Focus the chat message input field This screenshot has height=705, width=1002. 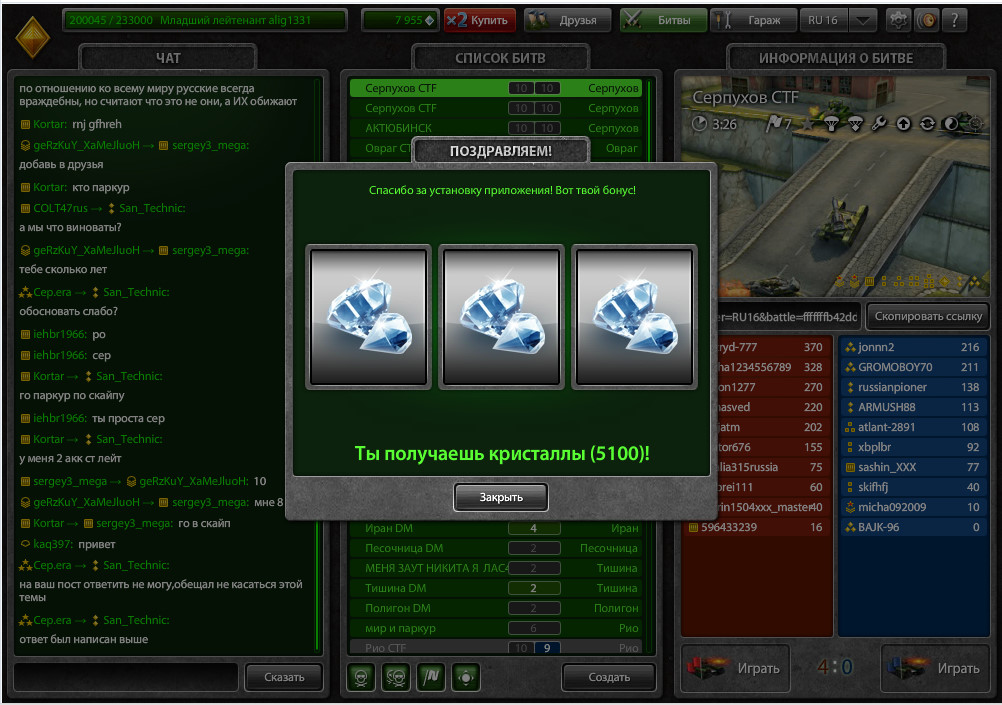[126, 677]
